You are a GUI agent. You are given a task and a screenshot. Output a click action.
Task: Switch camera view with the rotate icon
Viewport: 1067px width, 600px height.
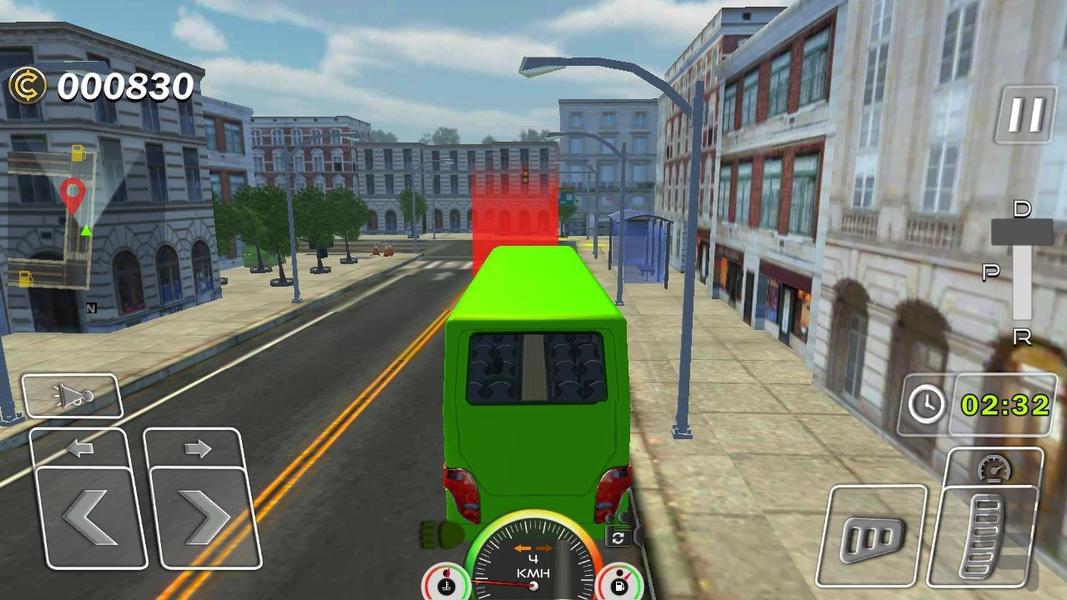[x=619, y=537]
